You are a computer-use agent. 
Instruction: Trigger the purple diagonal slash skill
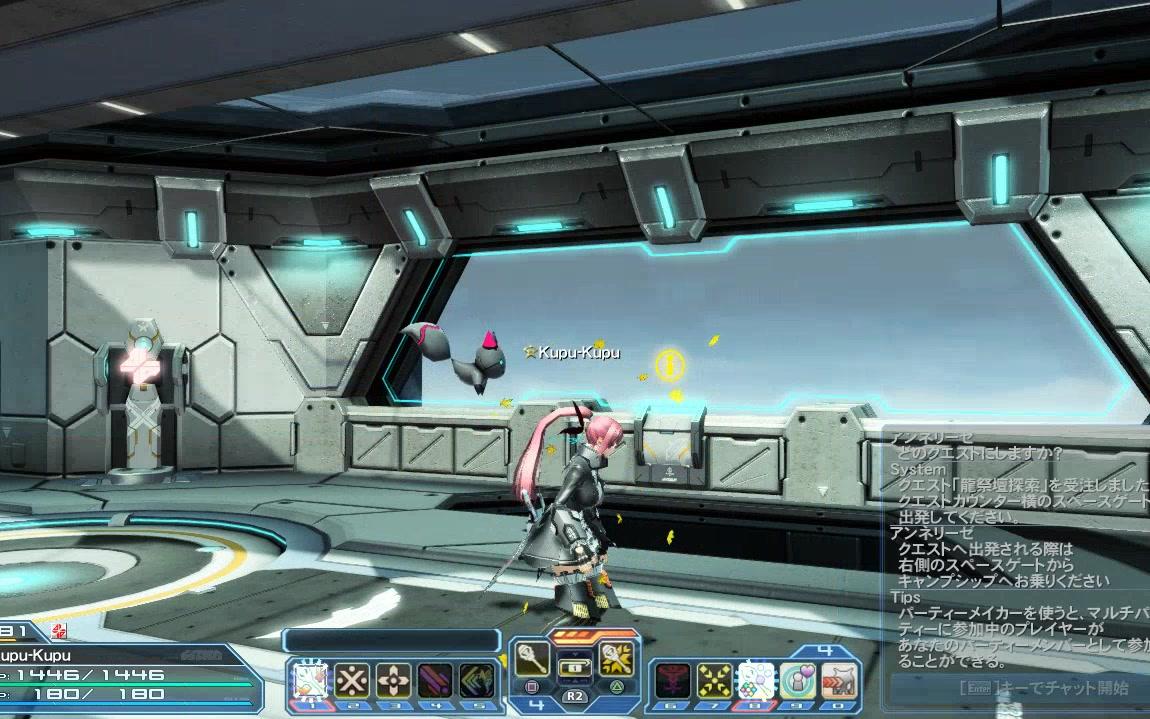(434, 680)
